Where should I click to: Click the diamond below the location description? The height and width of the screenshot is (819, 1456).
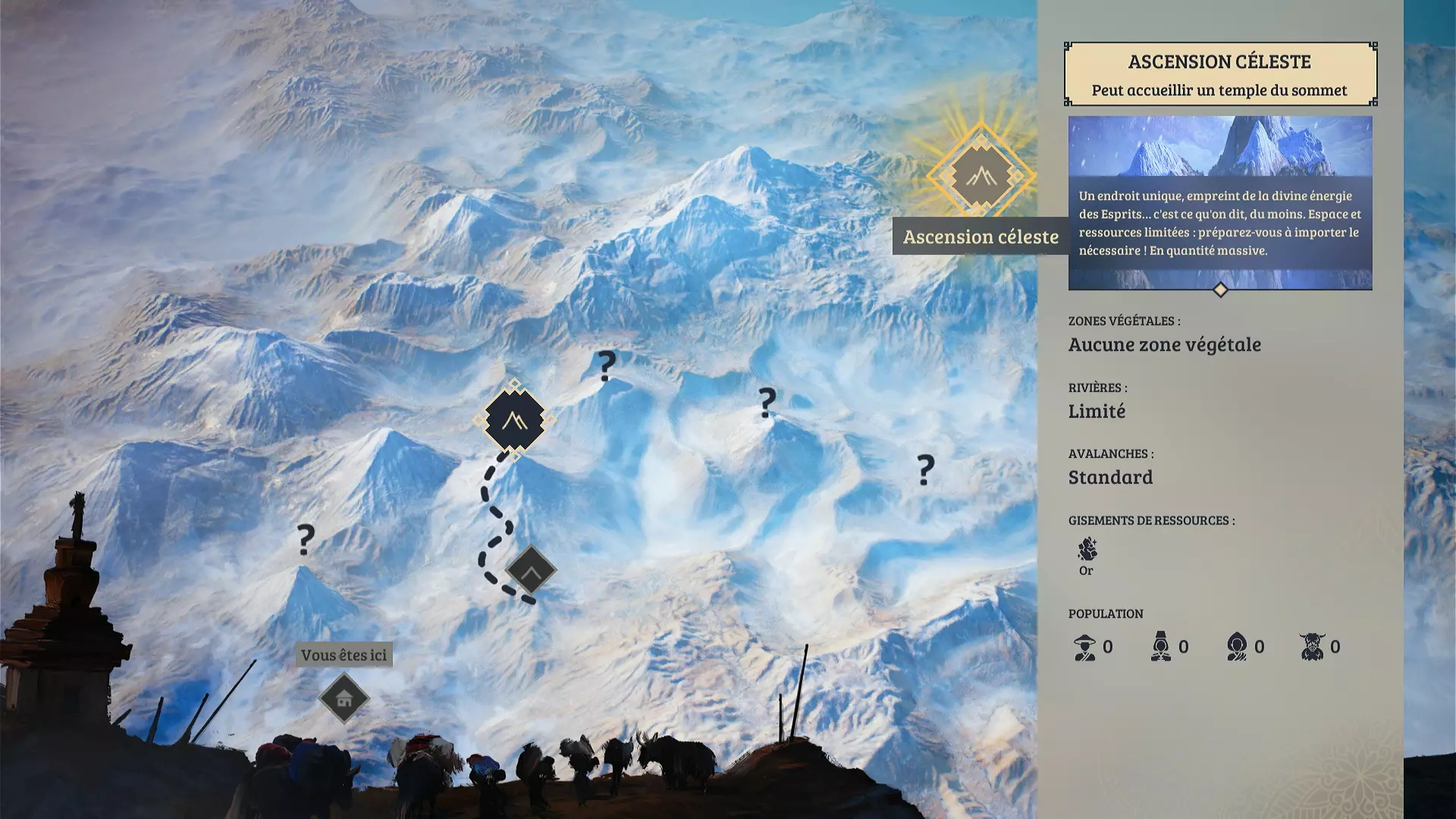click(1220, 290)
